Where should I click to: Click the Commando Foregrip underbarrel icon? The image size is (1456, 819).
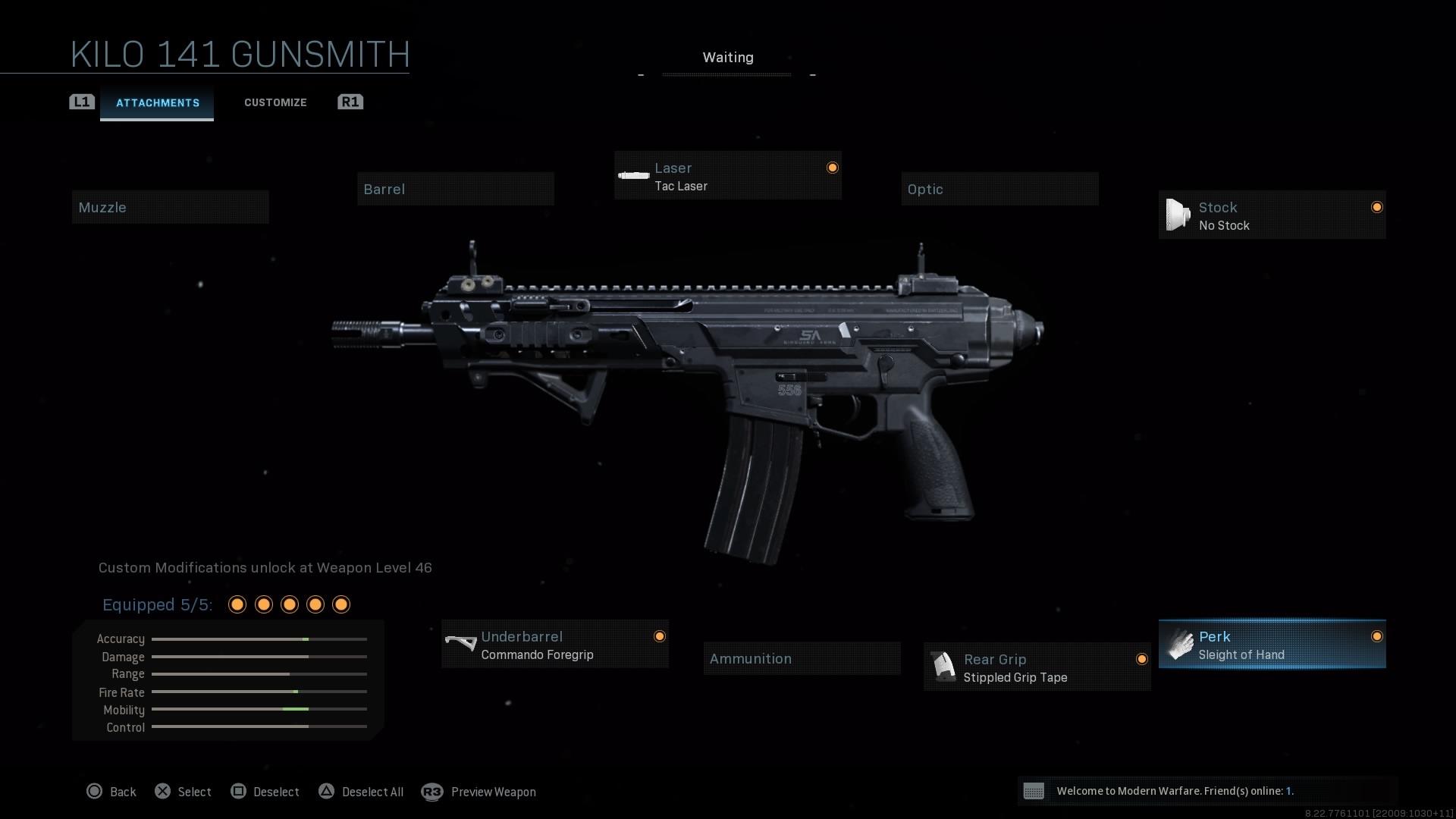click(x=460, y=644)
